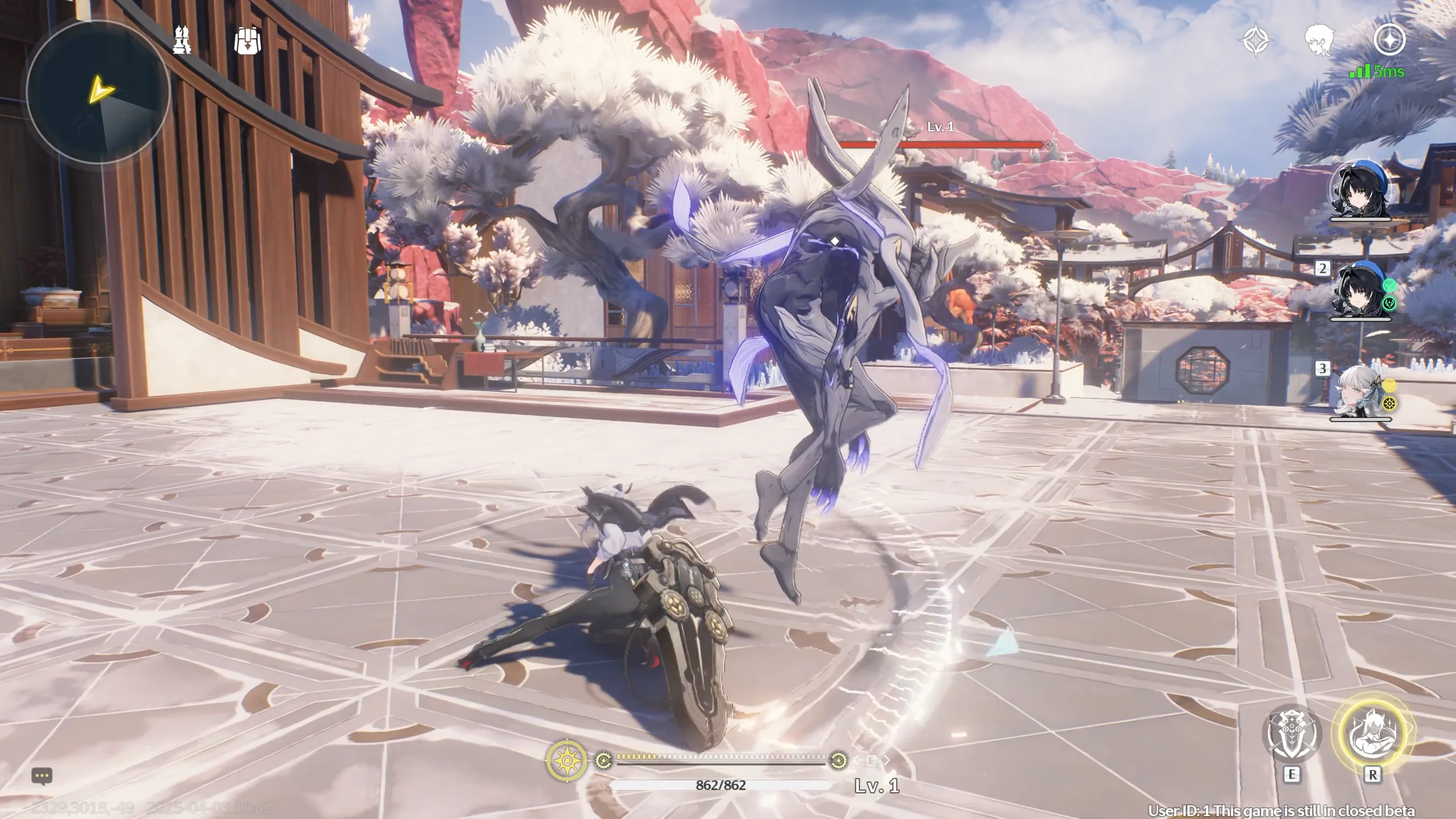This screenshot has width=1456, height=819.
Task: Open the chat bubble icon
Action: pyautogui.click(x=42, y=776)
